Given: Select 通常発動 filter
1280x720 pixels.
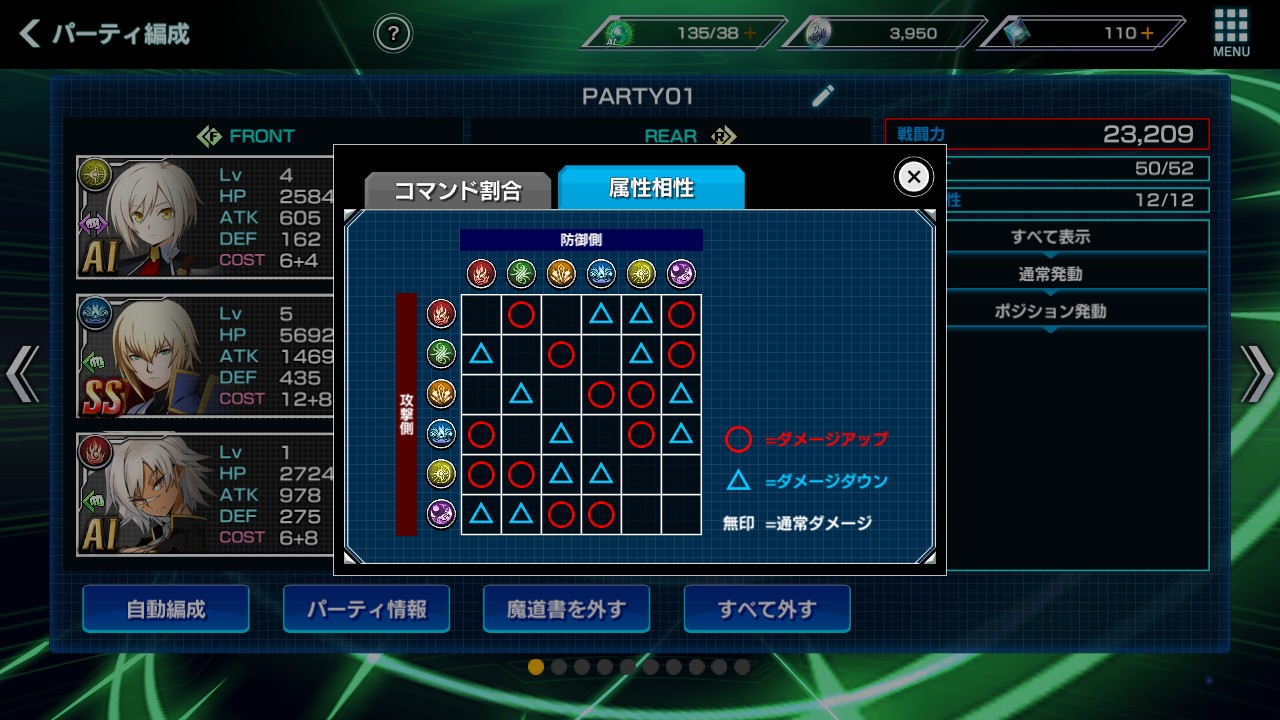Looking at the screenshot, I should pos(1050,274).
